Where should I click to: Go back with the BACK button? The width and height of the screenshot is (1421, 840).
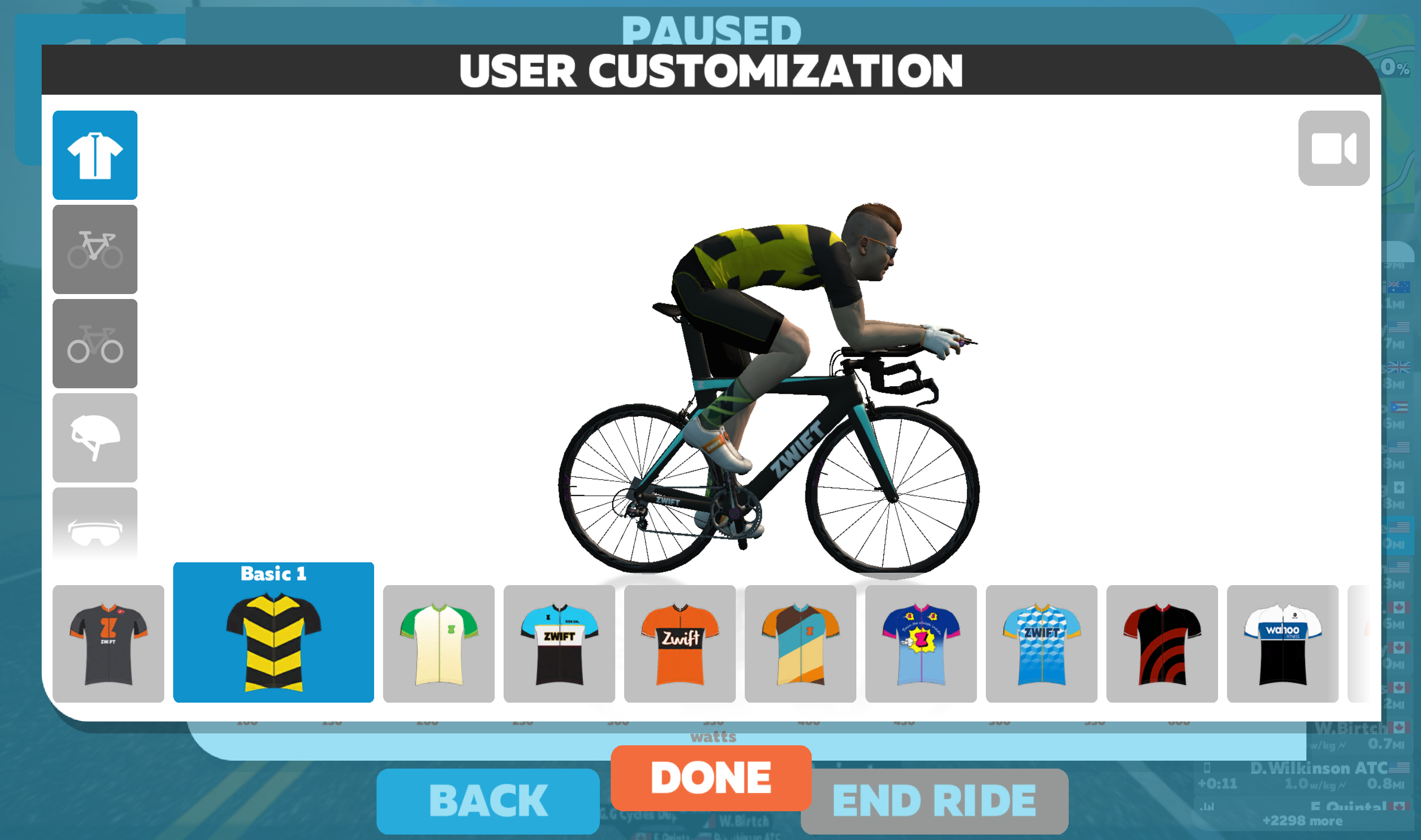(x=488, y=801)
